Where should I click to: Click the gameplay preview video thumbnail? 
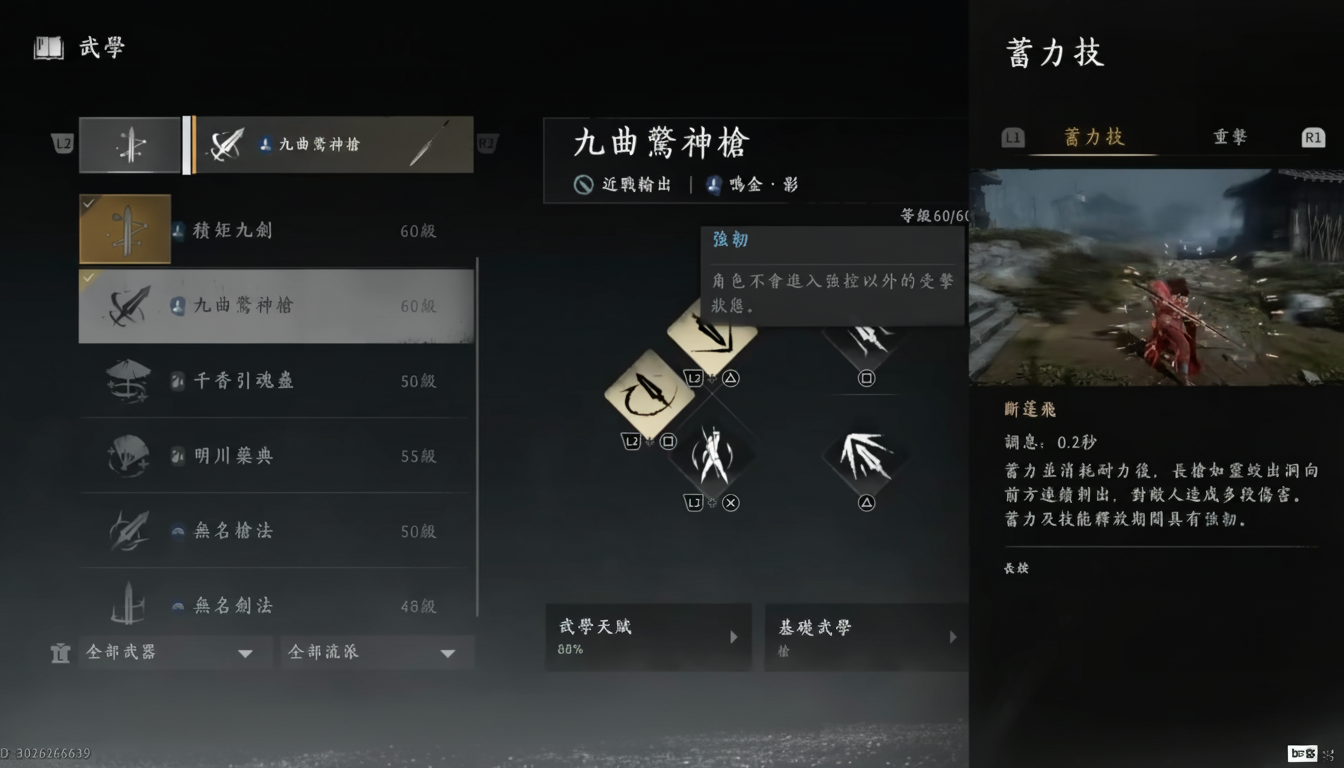1155,280
